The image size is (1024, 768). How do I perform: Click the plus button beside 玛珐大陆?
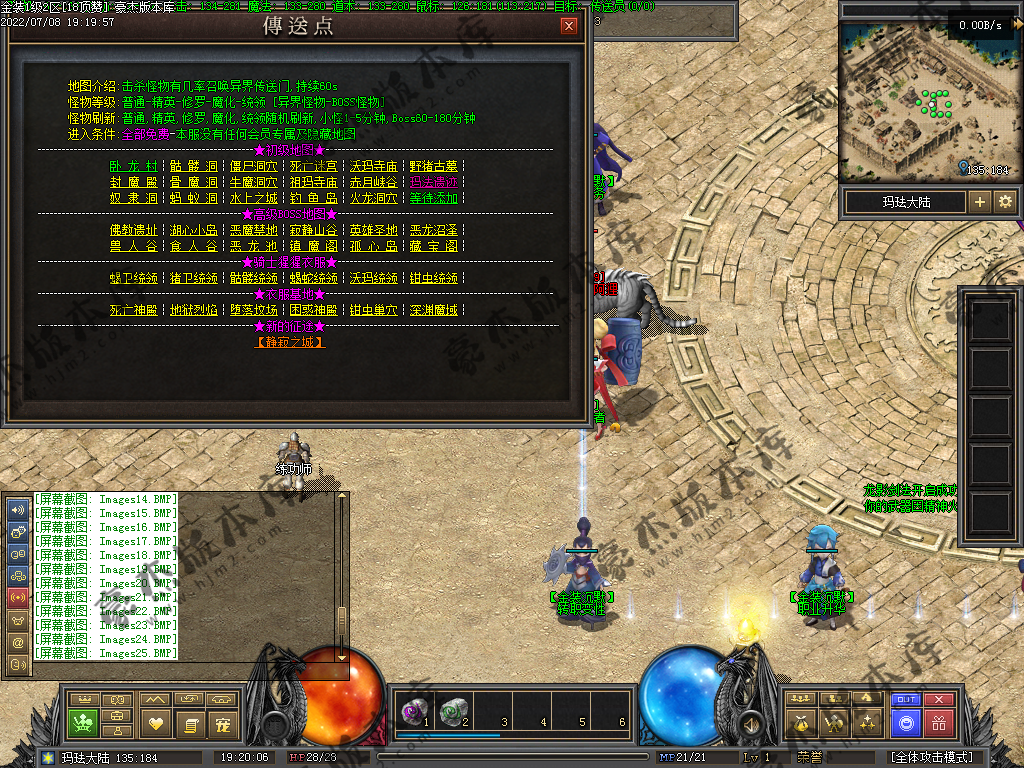click(x=980, y=202)
